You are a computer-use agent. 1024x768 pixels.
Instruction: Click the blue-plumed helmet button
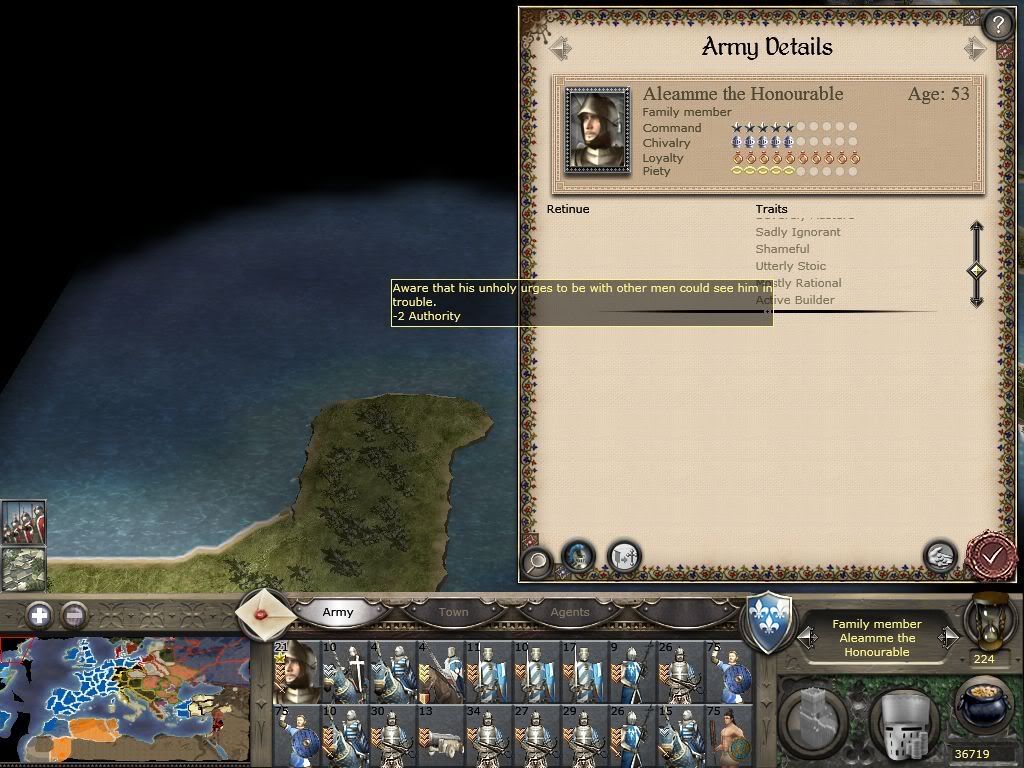(578, 556)
